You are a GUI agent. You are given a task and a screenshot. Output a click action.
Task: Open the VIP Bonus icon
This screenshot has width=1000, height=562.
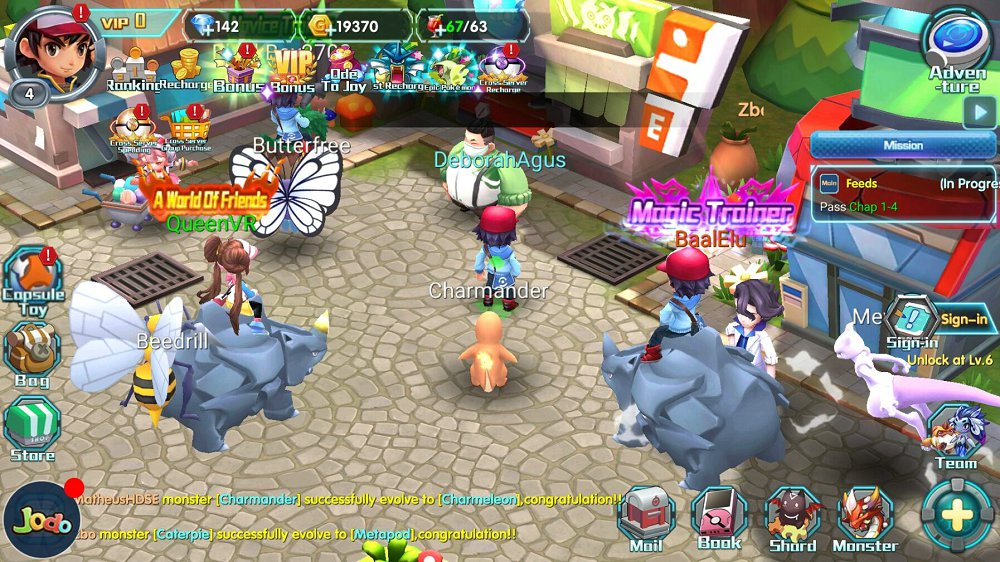pos(292,68)
